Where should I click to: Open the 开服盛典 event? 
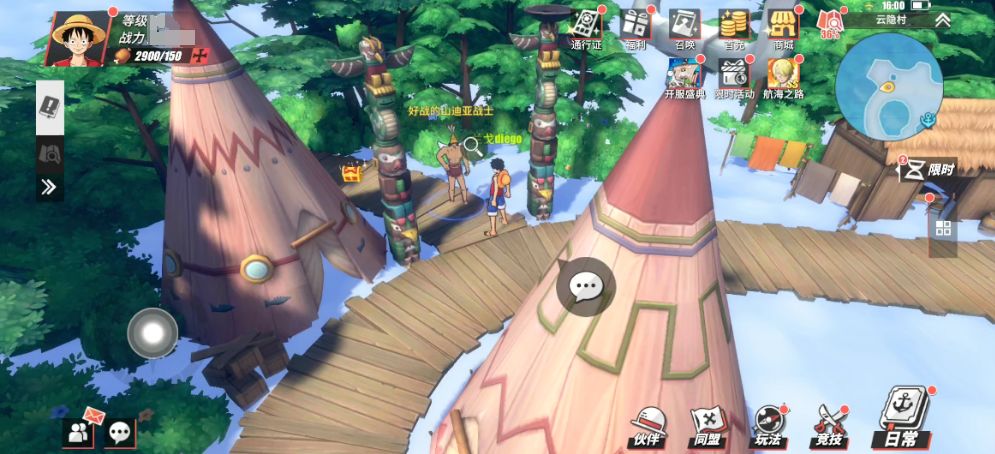[x=685, y=78]
